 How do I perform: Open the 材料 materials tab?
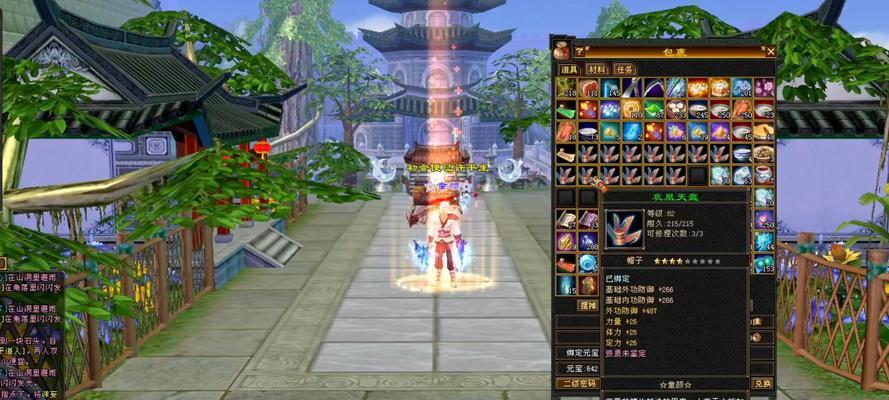[x=596, y=69]
